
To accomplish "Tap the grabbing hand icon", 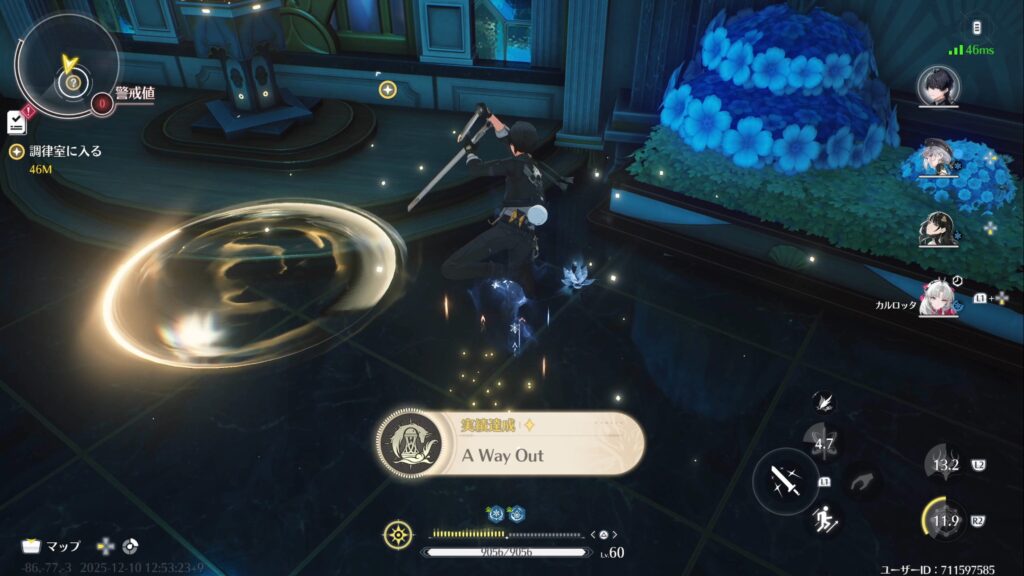I will pyautogui.click(x=861, y=482).
